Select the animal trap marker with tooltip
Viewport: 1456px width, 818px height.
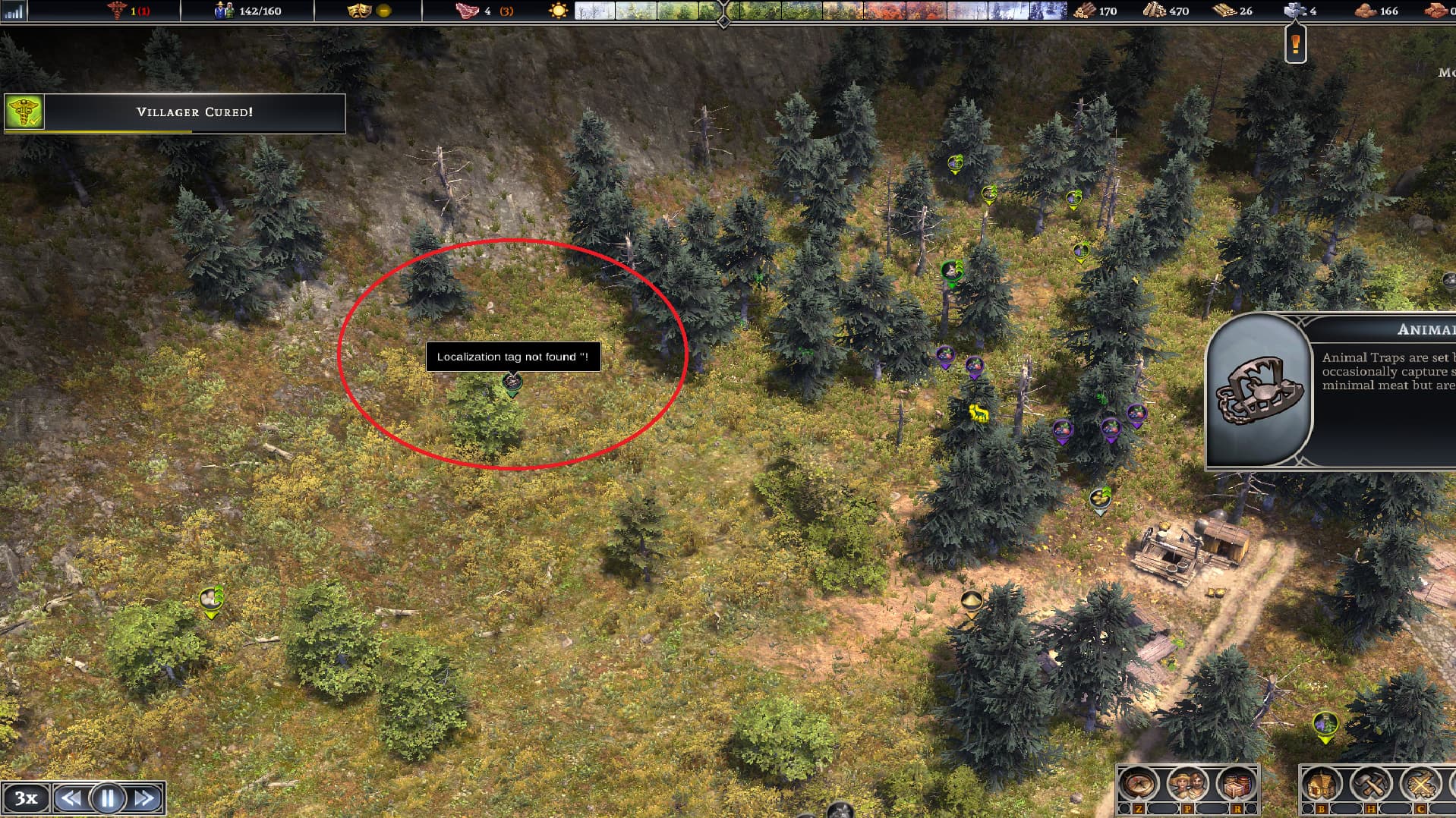pos(512,383)
